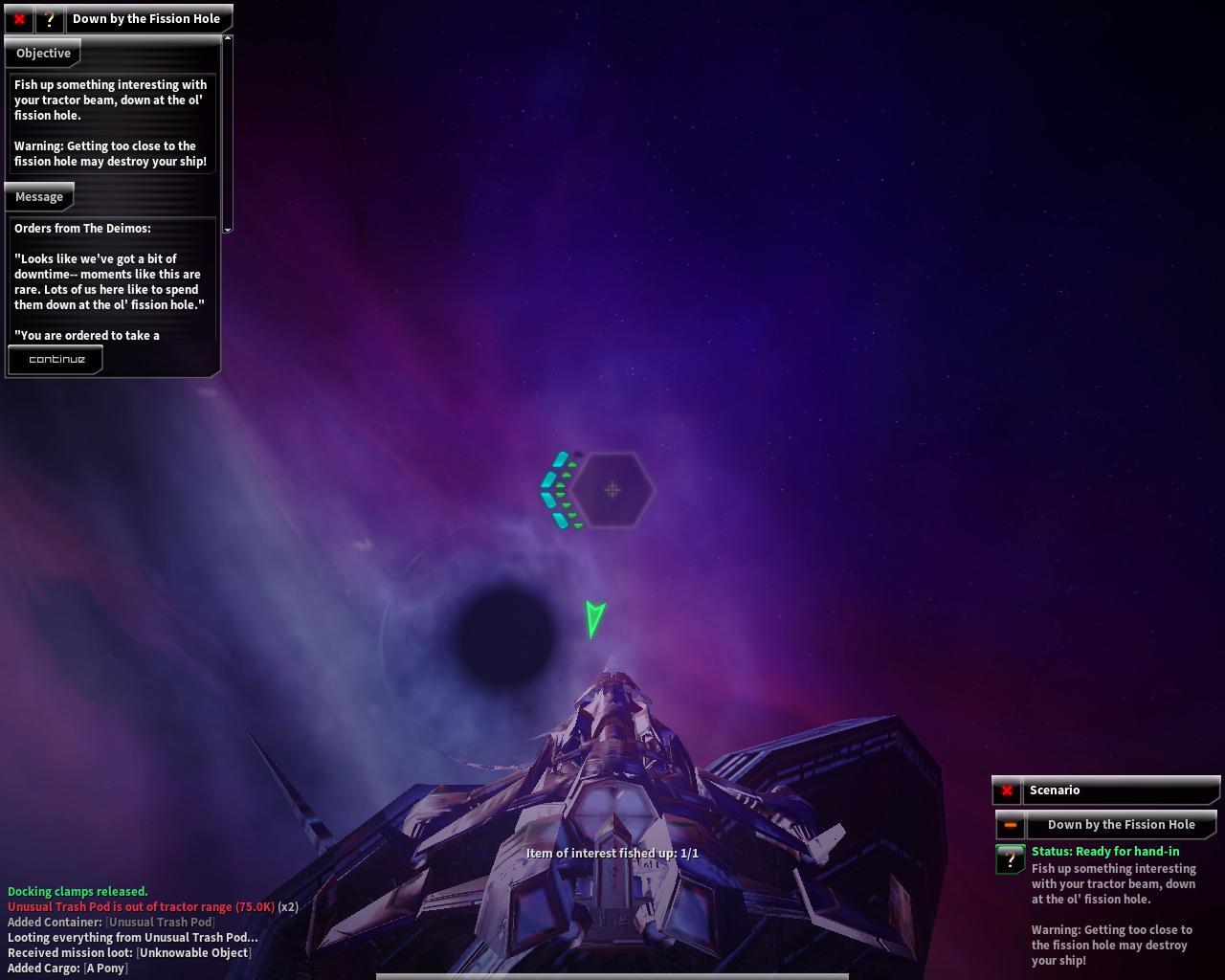Image resolution: width=1225 pixels, height=980 pixels.
Task: Click the A Pony cargo link
Action: [x=105, y=969]
